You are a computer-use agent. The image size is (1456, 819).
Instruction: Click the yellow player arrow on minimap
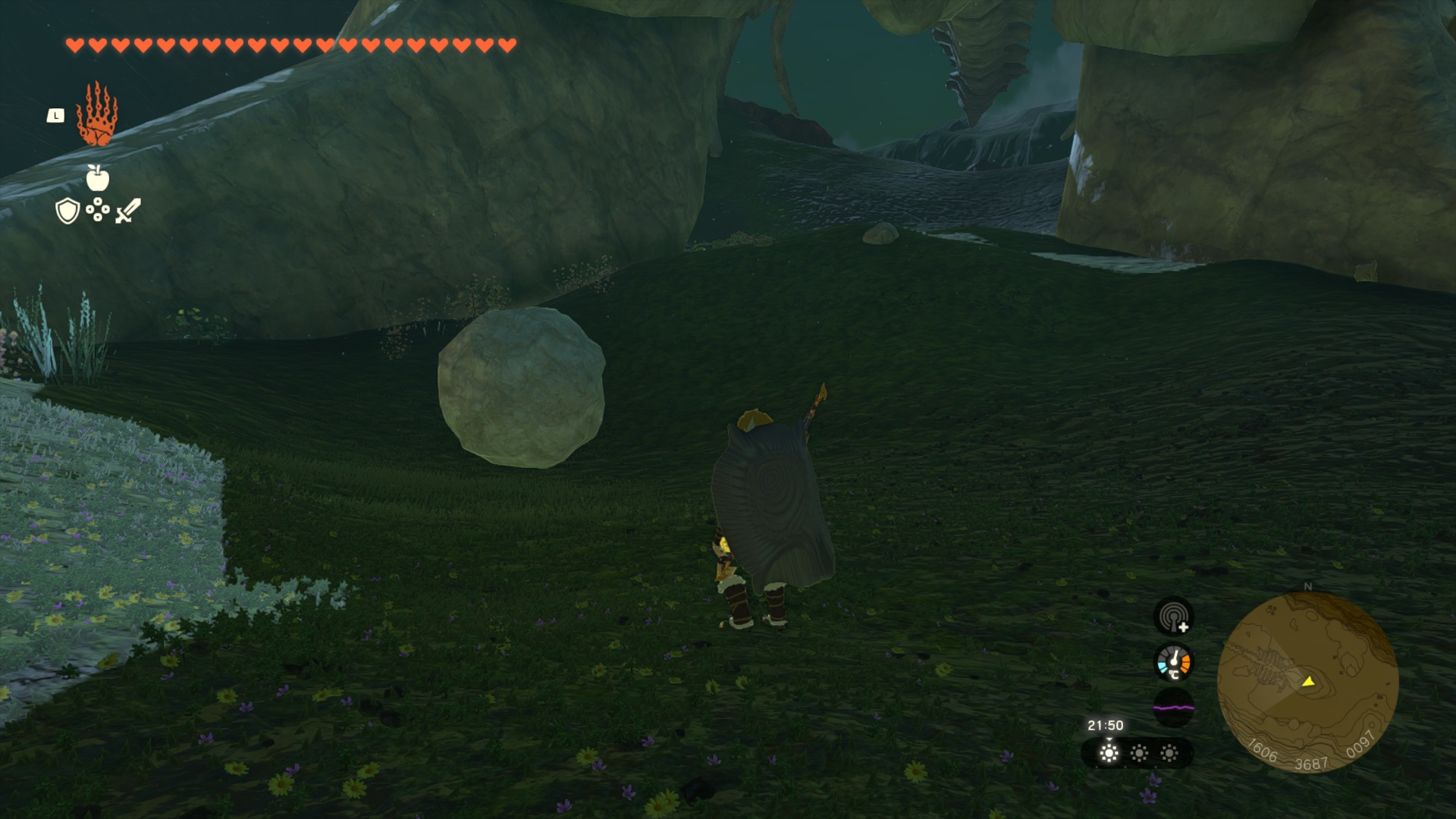[x=1308, y=681]
